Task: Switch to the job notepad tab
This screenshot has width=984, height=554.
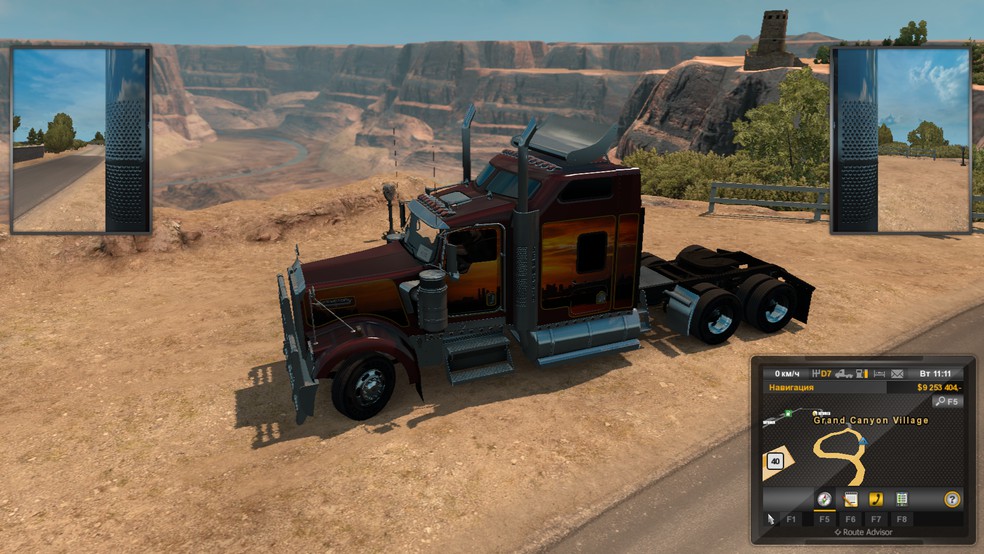Action: pyautogui.click(x=850, y=499)
